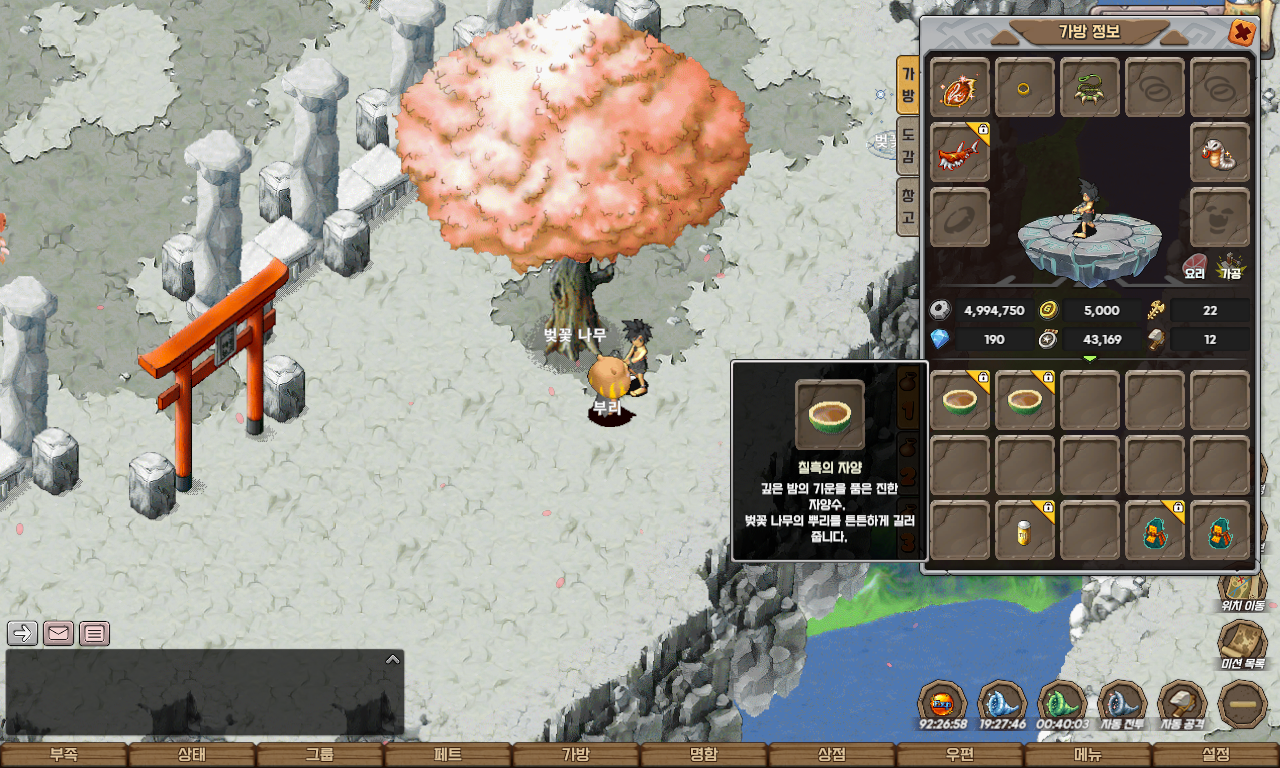Open the 상점 shop menu
Viewport: 1280px width, 768px height.
[x=832, y=755]
